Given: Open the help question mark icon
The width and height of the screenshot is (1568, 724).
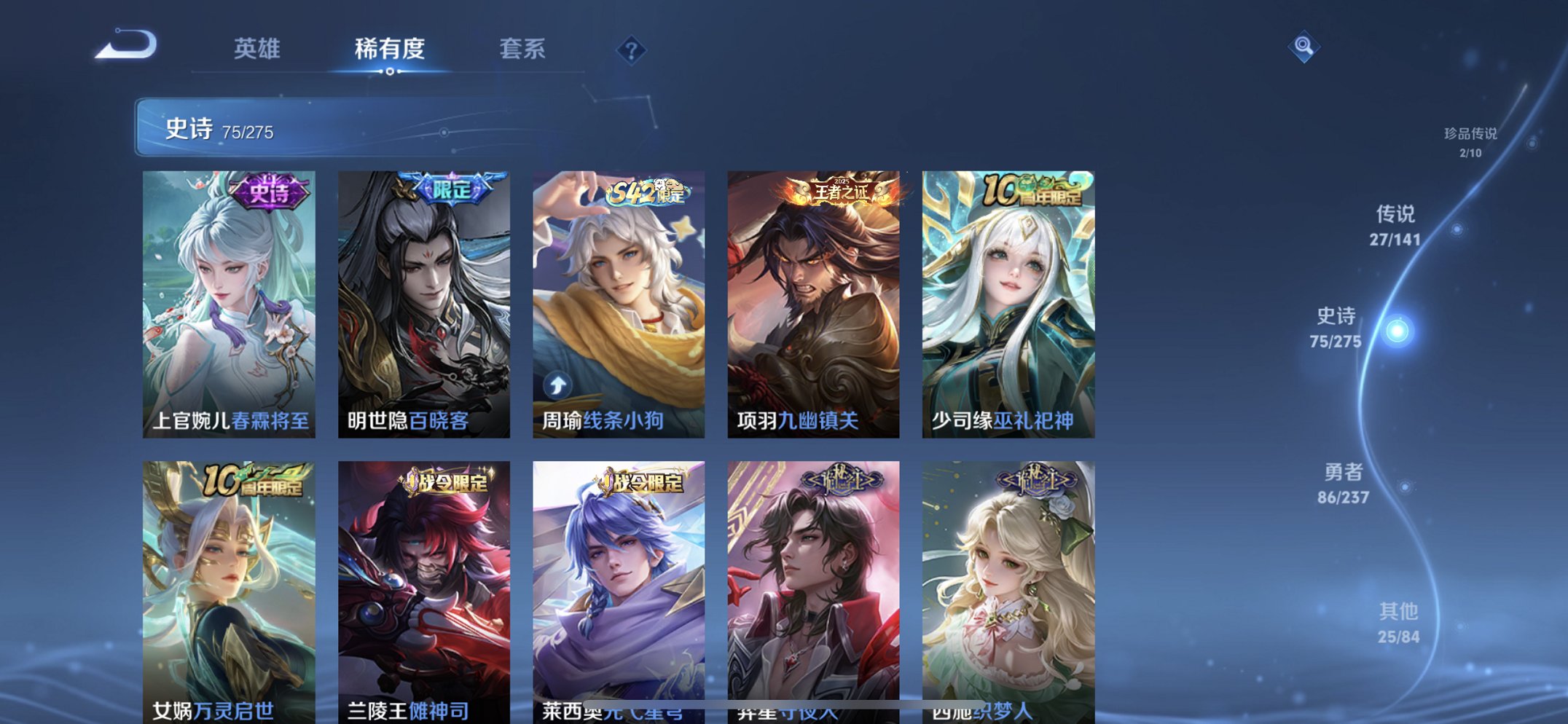Looking at the screenshot, I should [631, 50].
